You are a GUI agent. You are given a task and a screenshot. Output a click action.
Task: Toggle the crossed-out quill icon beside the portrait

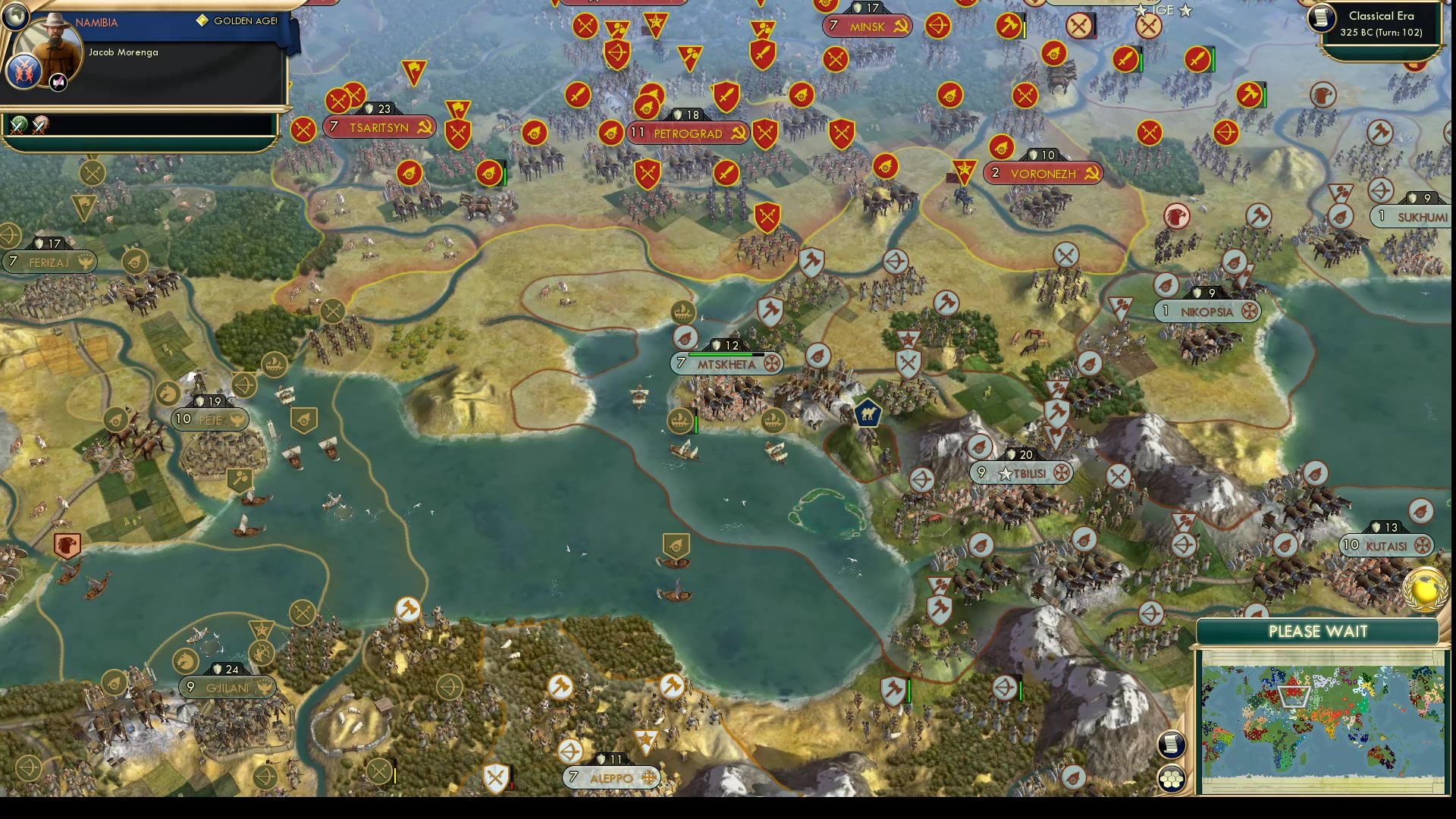pyautogui.click(x=58, y=81)
